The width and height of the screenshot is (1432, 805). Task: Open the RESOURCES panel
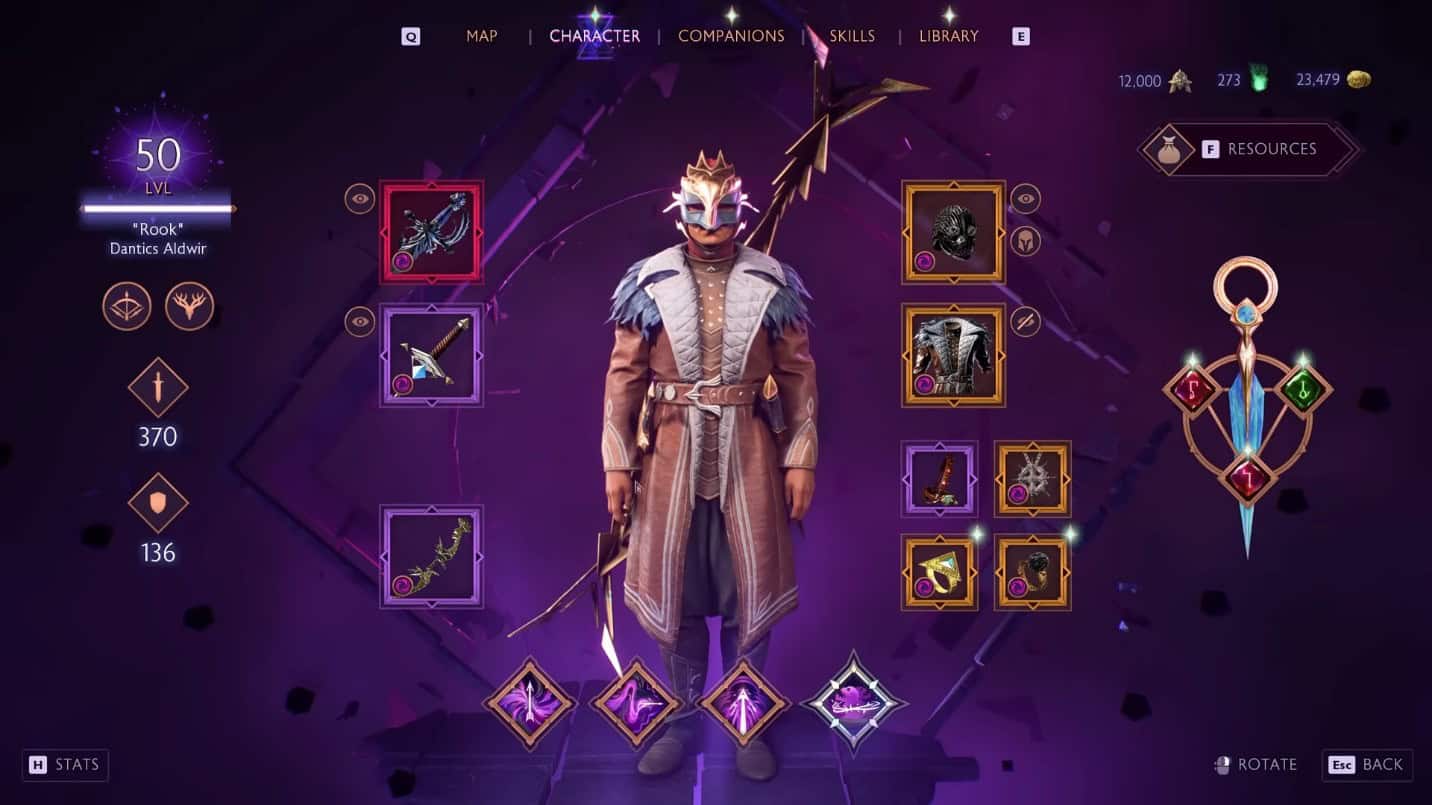point(1248,148)
